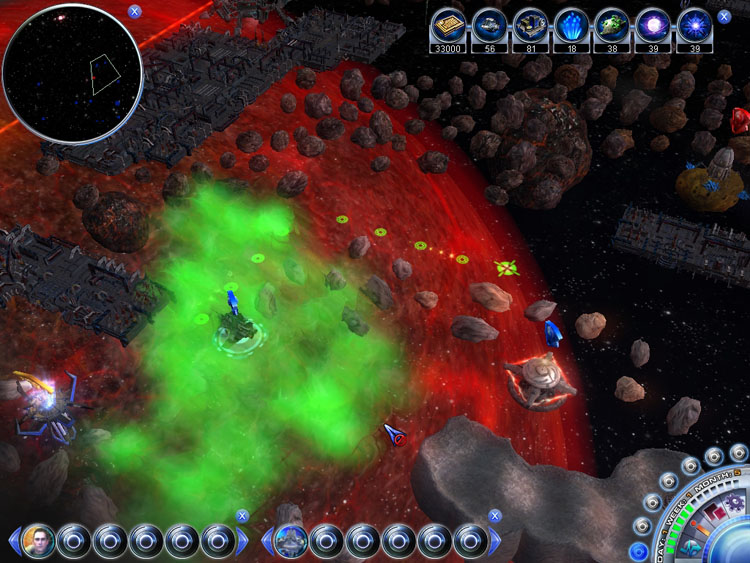Close the resource bar
This screenshot has width=750, height=563.
pos(726,14)
